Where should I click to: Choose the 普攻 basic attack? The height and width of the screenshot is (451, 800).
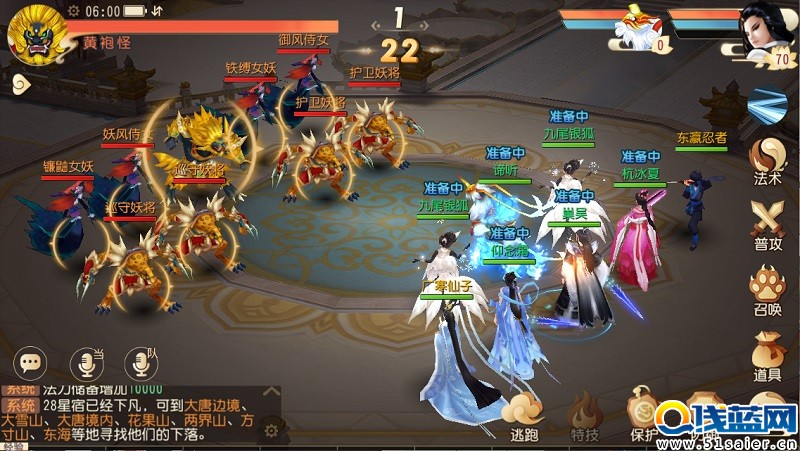(x=768, y=222)
